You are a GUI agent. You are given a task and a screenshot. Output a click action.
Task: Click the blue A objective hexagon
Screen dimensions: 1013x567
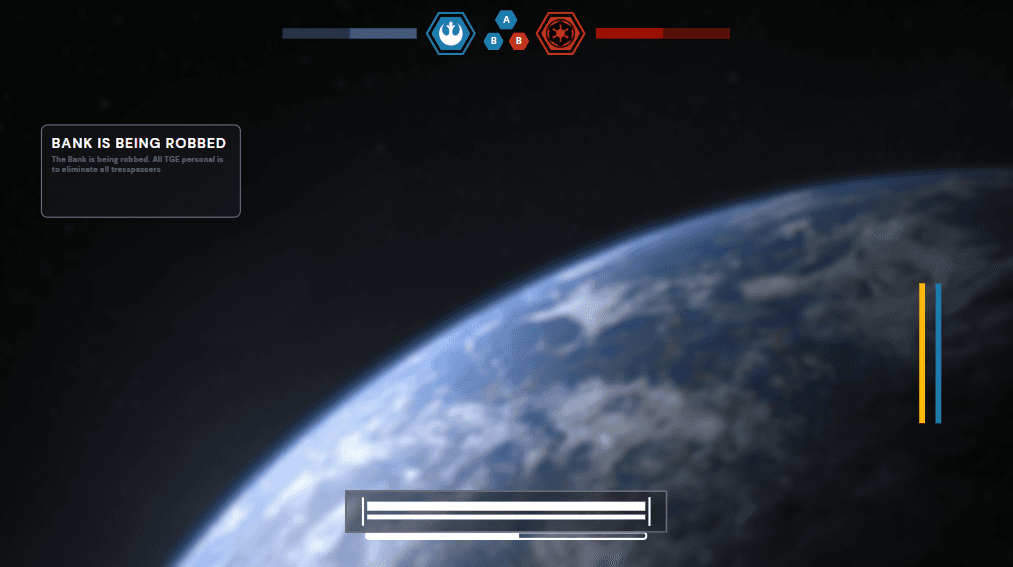coord(507,20)
